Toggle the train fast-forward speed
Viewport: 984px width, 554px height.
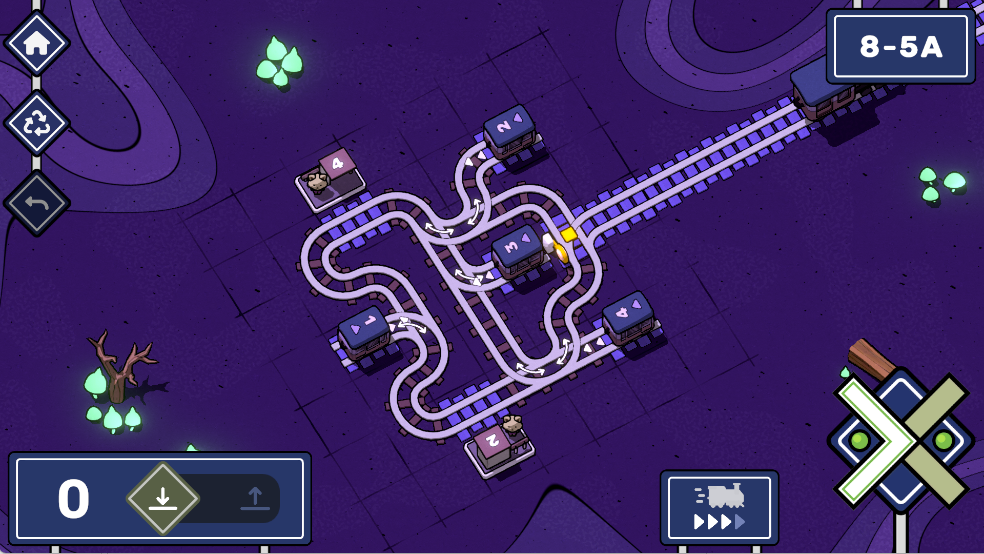coord(719,508)
